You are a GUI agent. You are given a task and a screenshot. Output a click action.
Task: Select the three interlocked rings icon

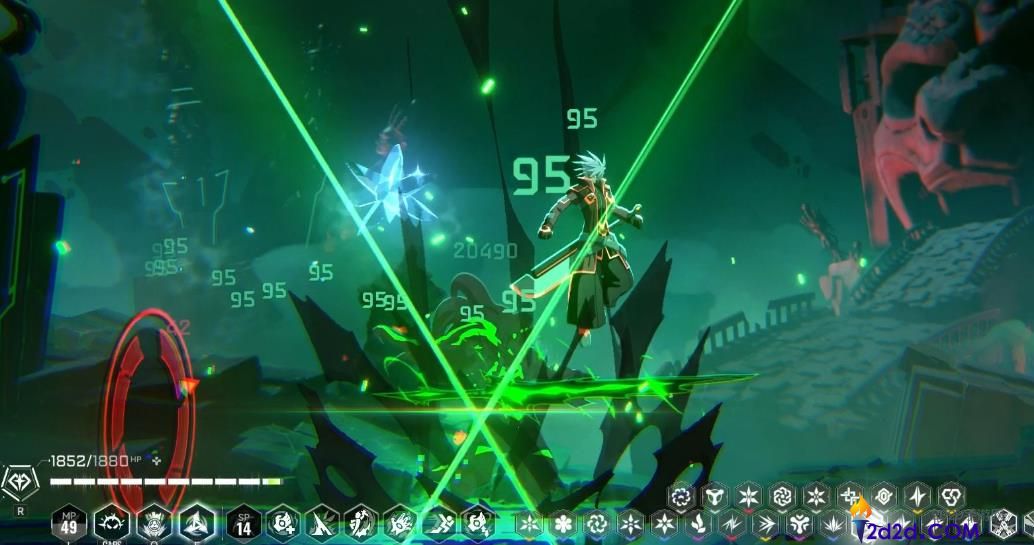(951, 496)
